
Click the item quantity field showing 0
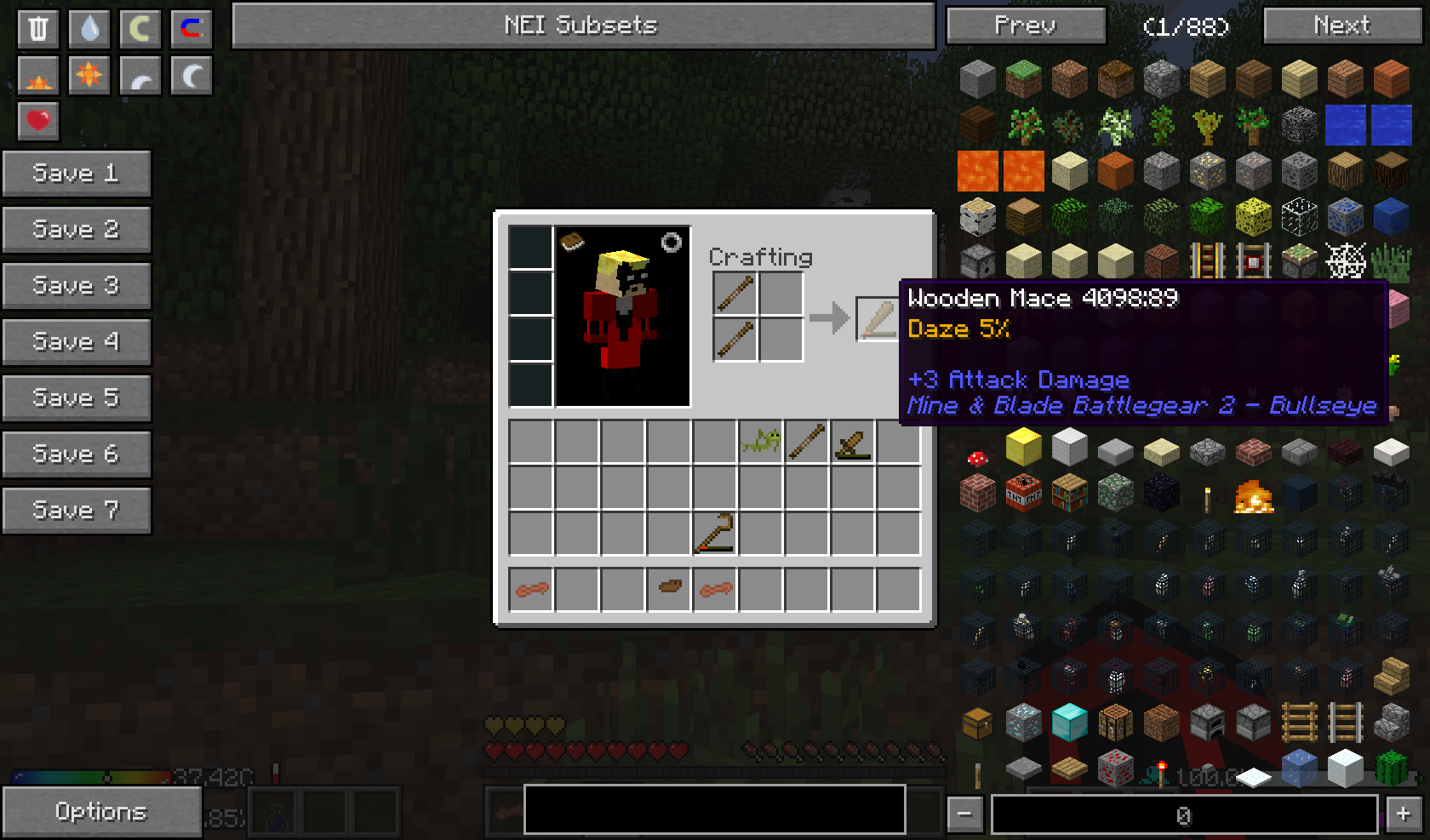(x=1184, y=814)
